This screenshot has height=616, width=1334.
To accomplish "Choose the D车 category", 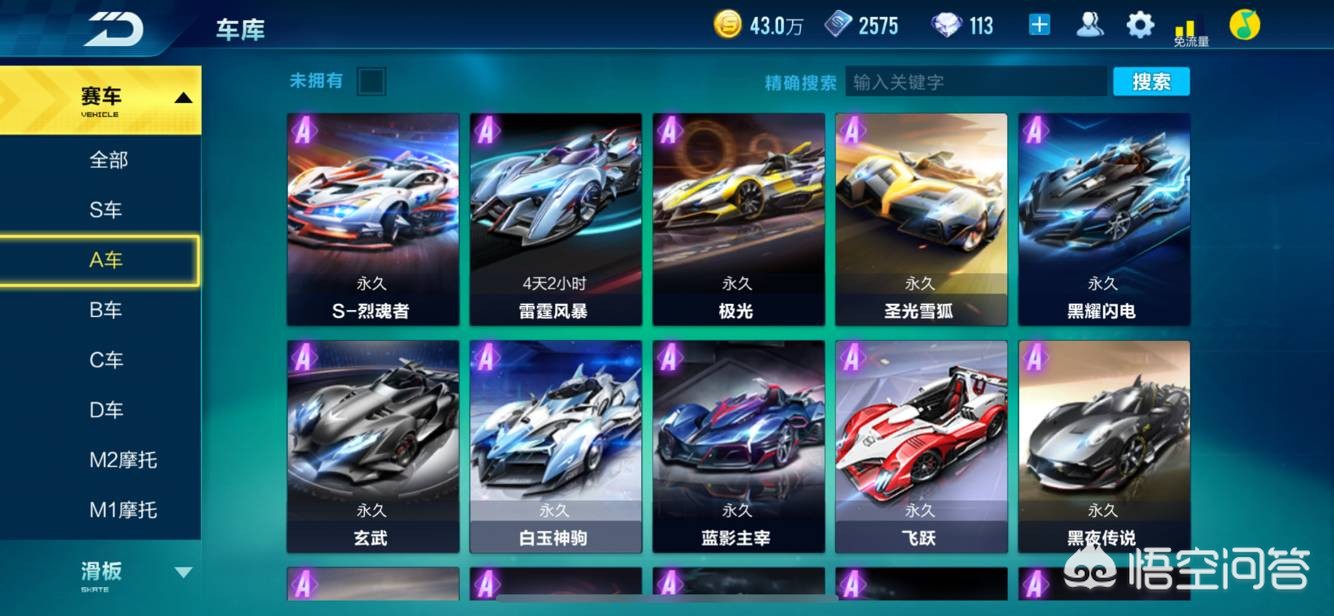I will pyautogui.click(x=105, y=410).
